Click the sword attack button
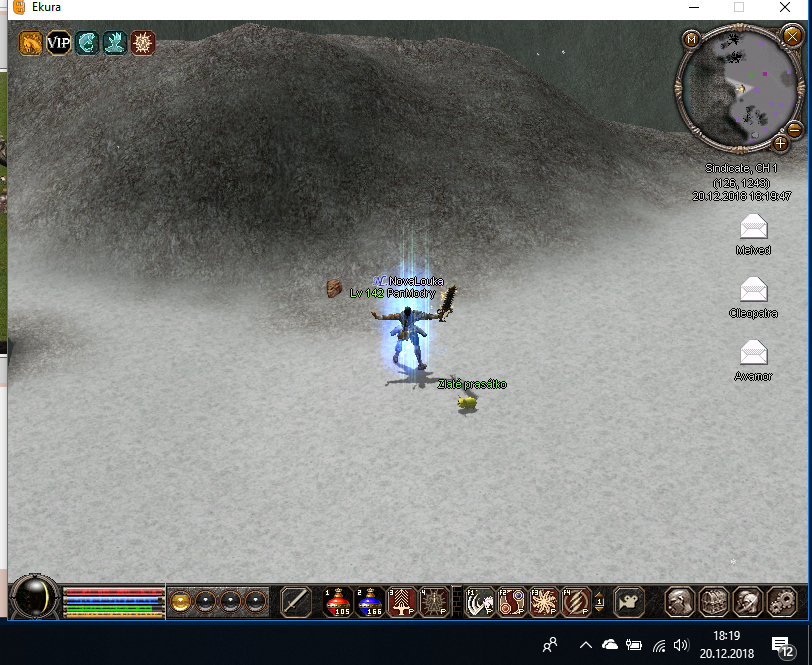The width and height of the screenshot is (812, 665). (296, 601)
